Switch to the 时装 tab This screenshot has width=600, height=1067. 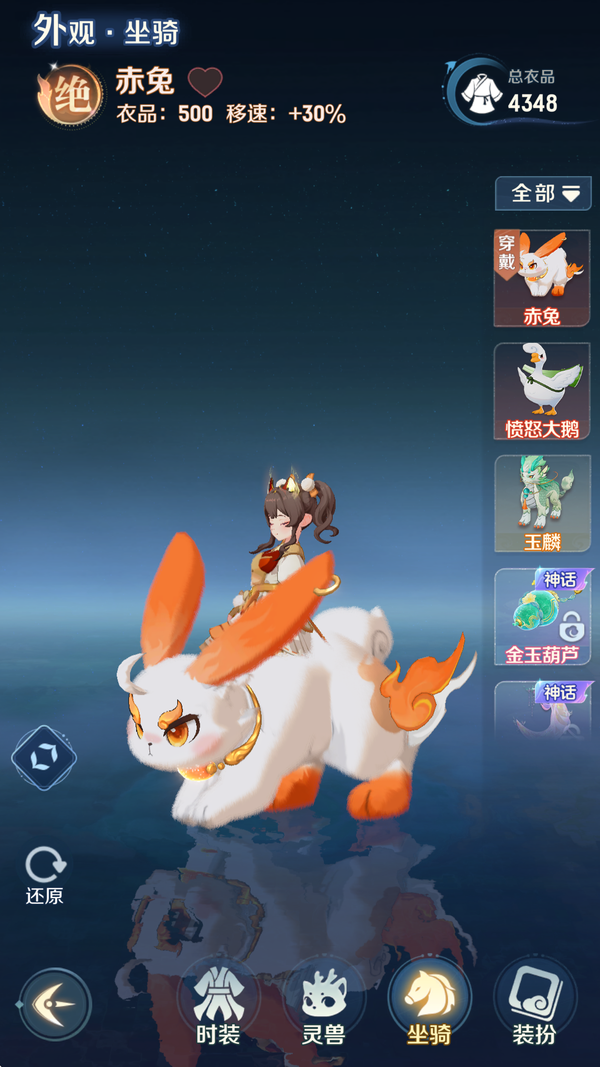(x=218, y=1003)
